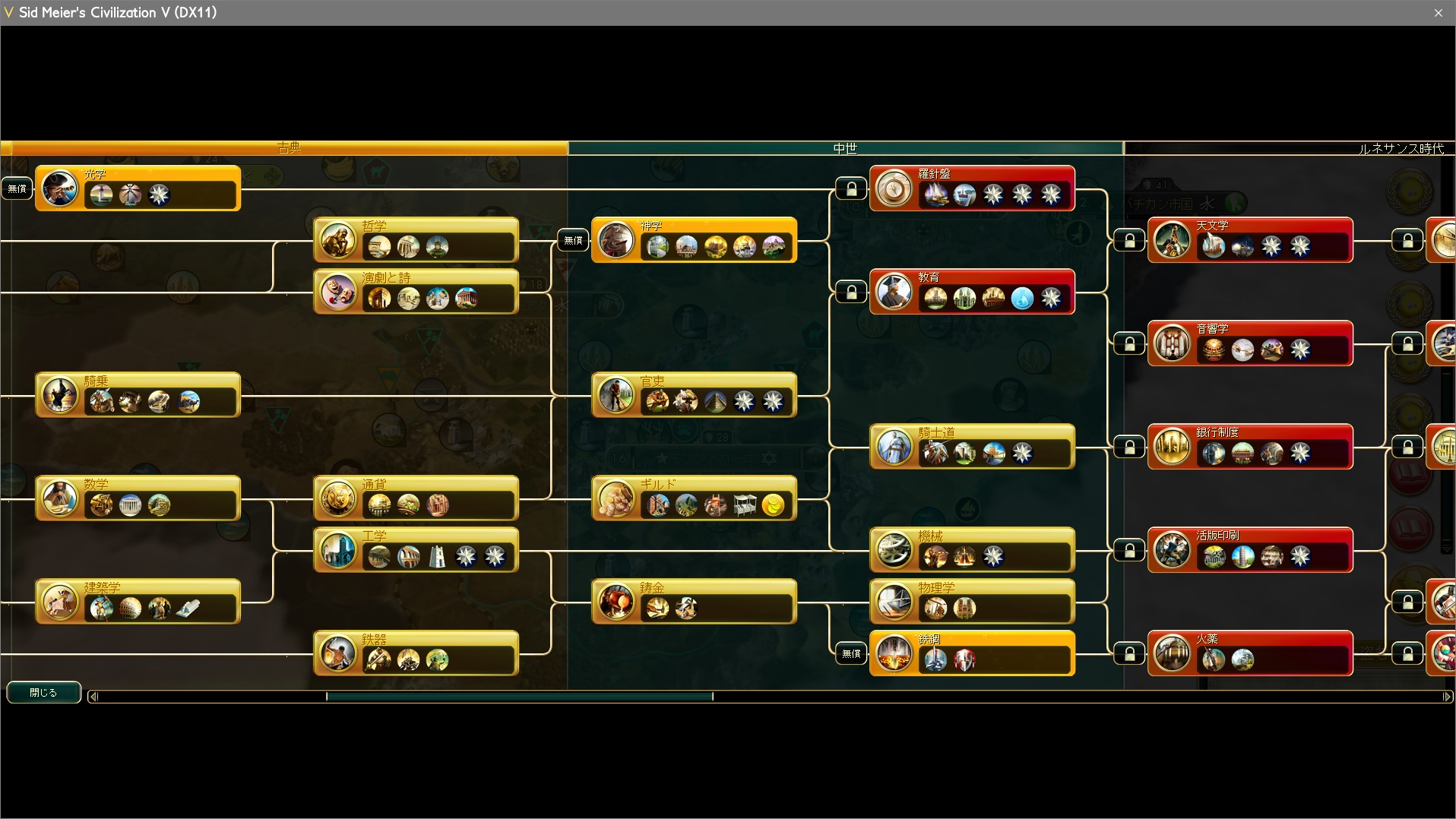Select the 建築学 (Construction) technology

(x=138, y=601)
